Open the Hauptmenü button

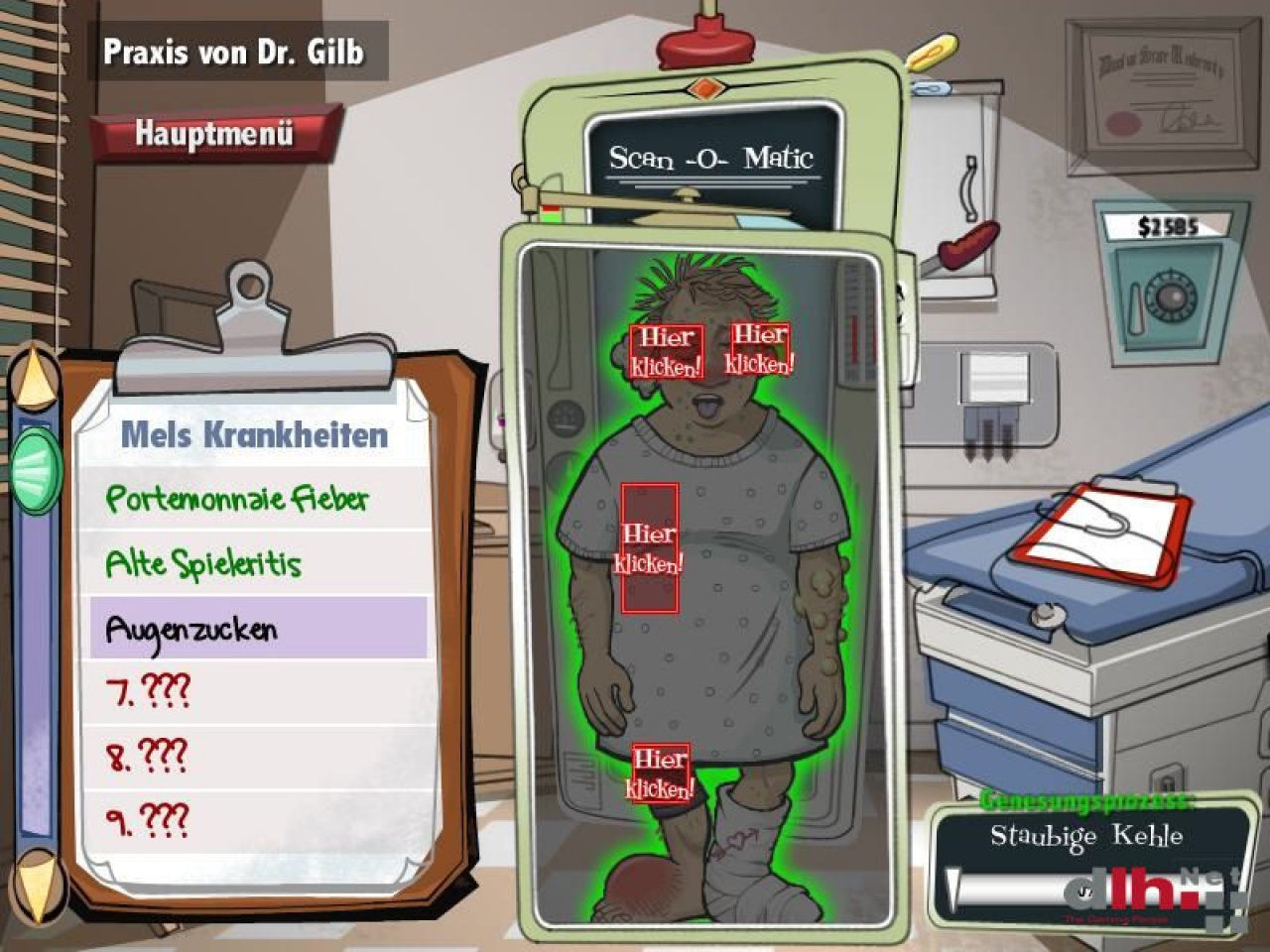214,133
